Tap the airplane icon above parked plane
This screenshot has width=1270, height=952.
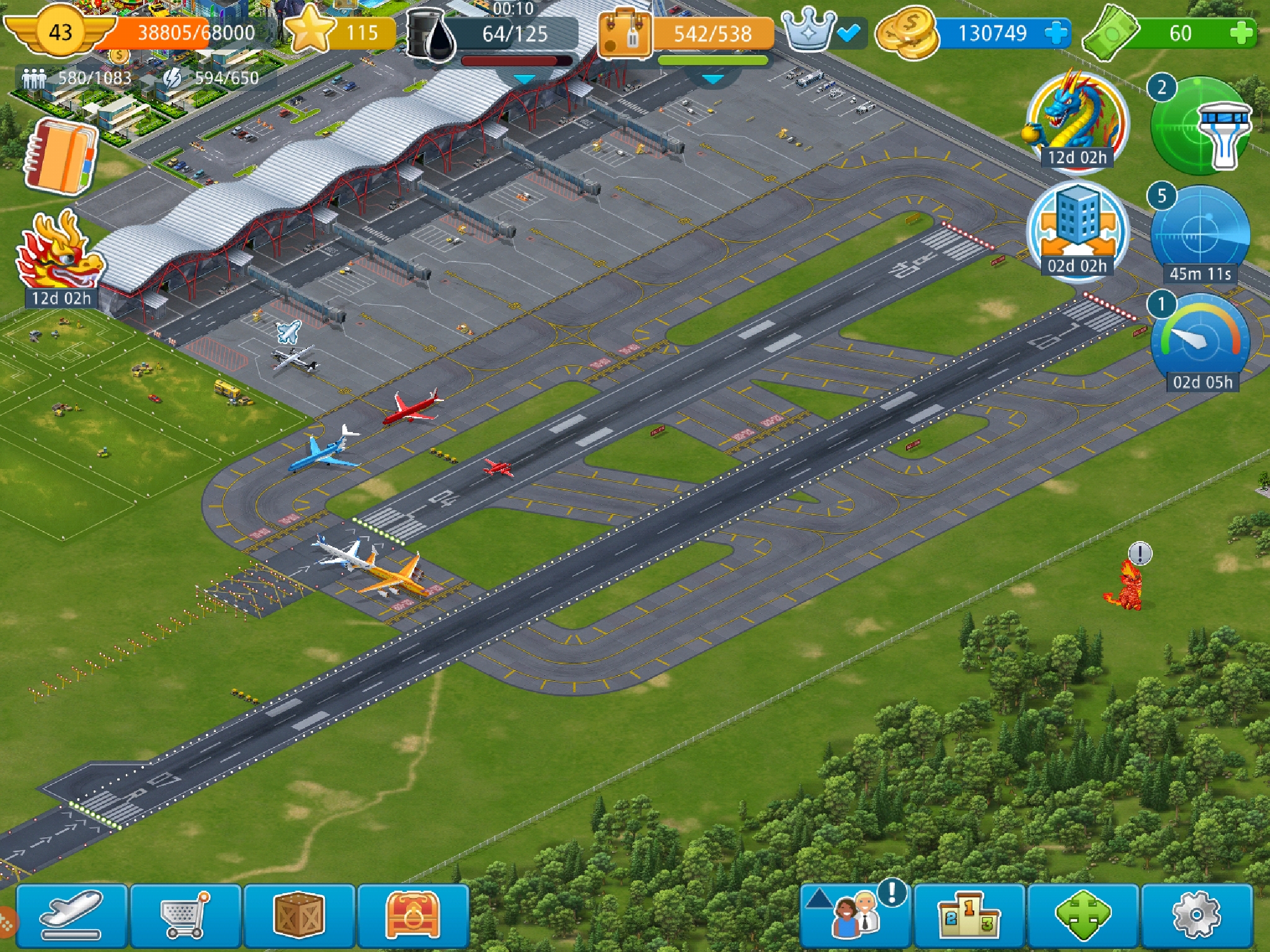pyautogui.click(x=288, y=332)
